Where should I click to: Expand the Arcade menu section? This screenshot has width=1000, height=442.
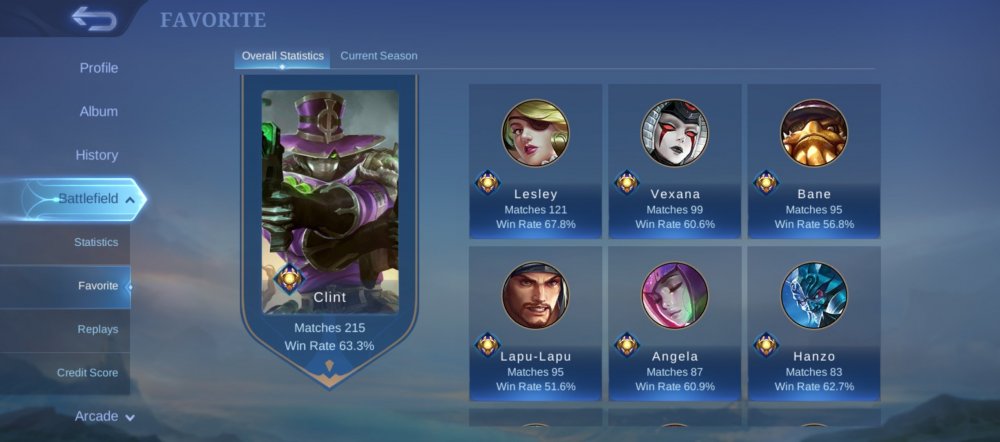tap(104, 416)
